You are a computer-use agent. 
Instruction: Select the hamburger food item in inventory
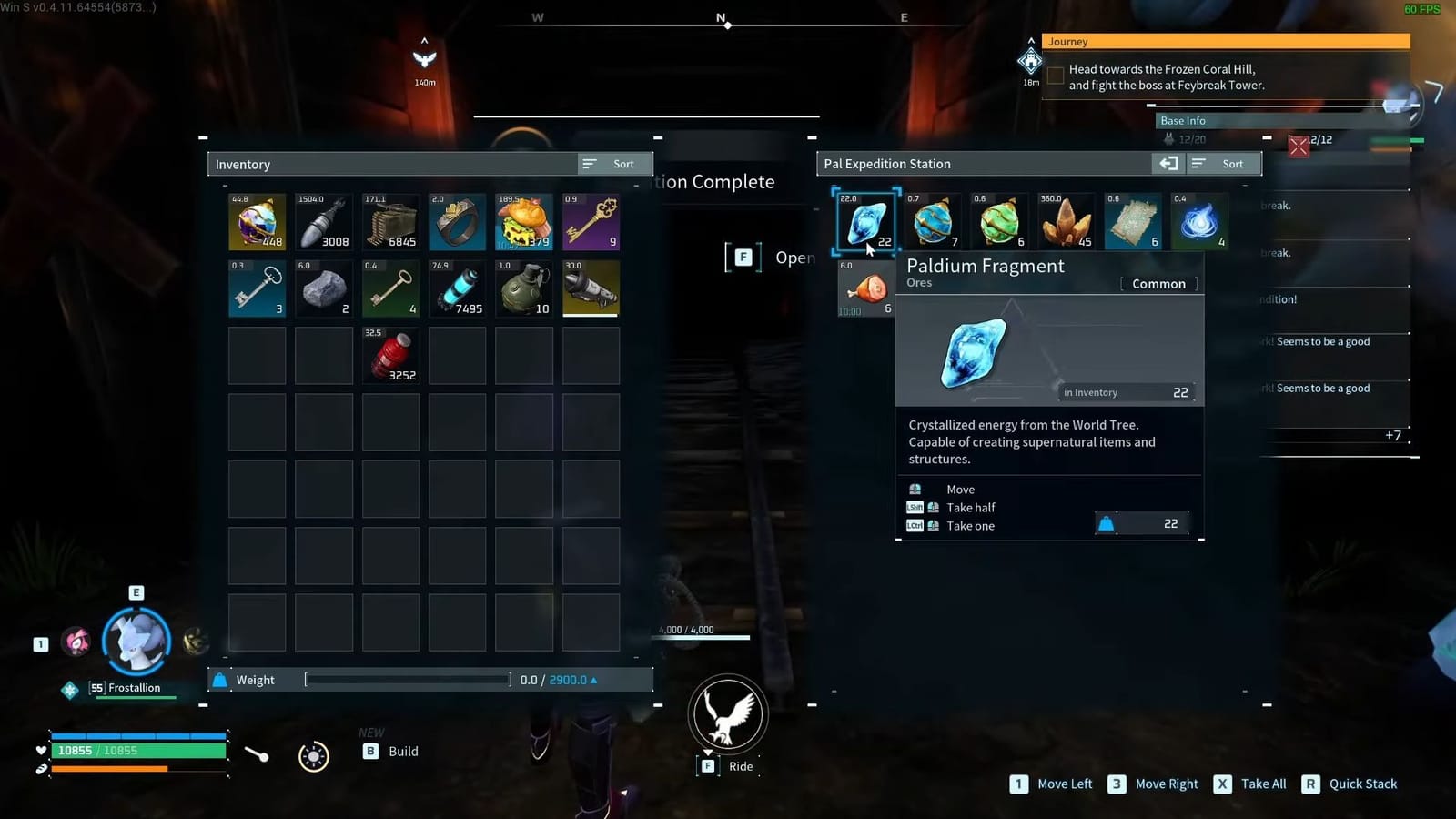coord(523,221)
